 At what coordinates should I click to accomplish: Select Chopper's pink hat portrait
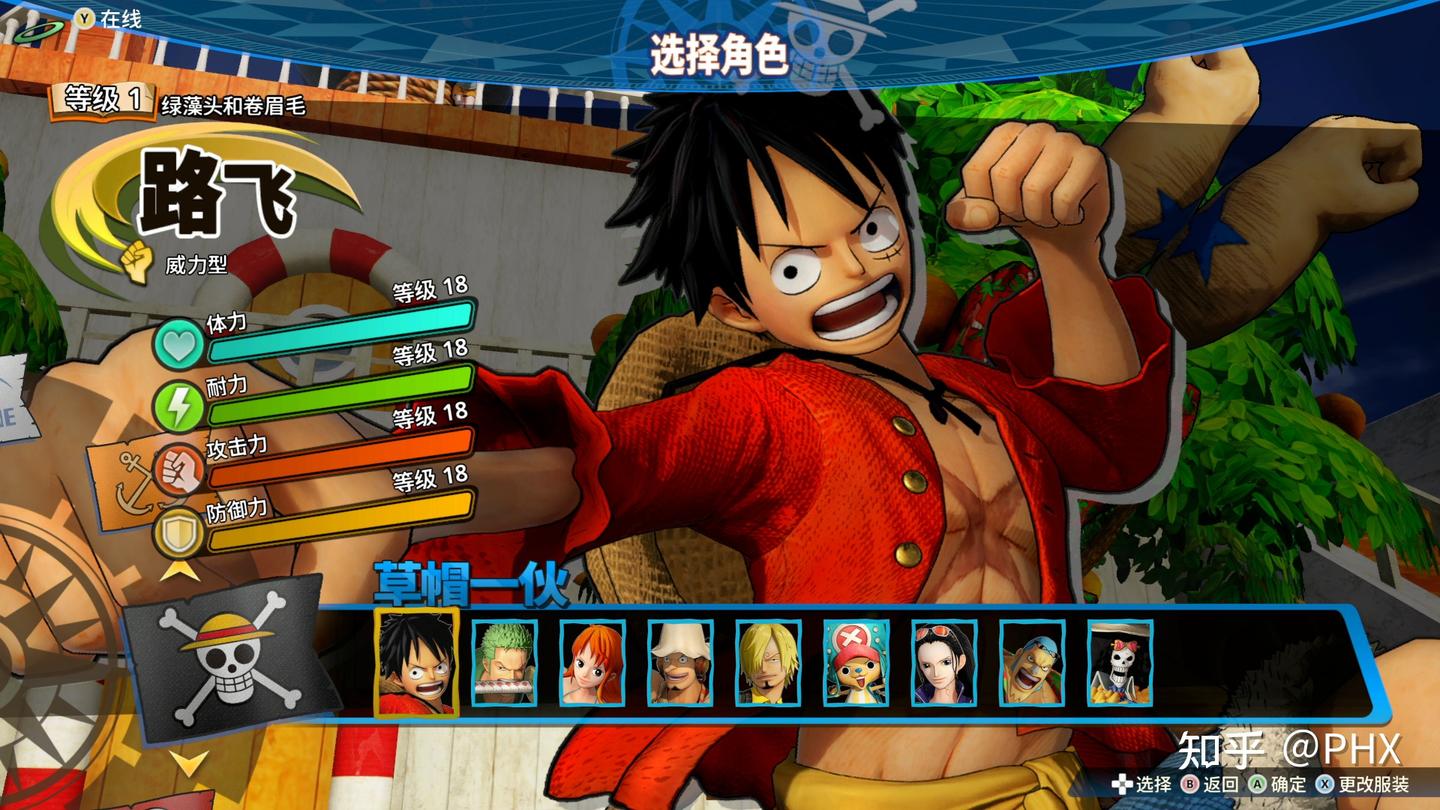click(x=856, y=662)
